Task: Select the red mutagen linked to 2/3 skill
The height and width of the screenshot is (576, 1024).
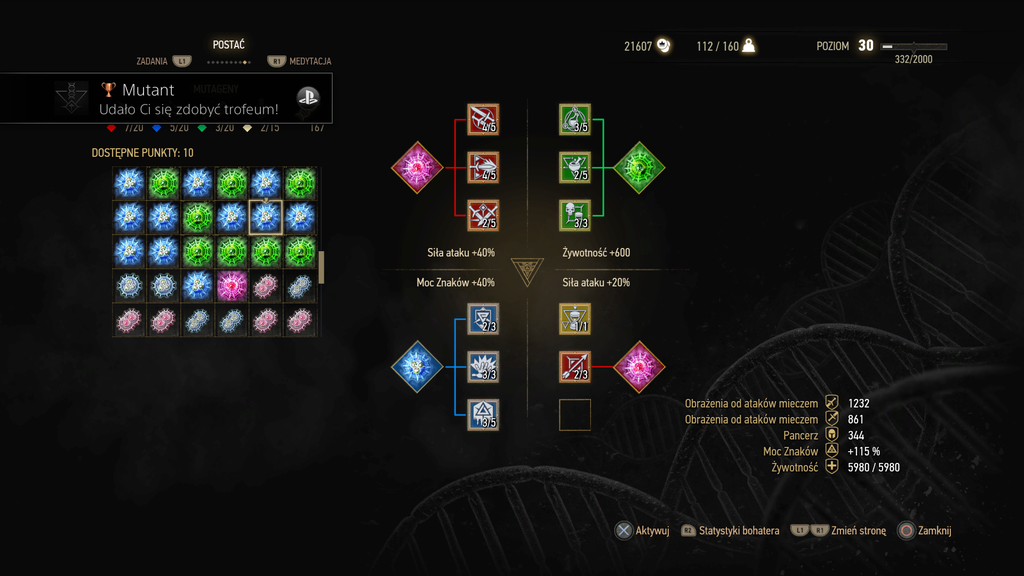Action: click(639, 367)
